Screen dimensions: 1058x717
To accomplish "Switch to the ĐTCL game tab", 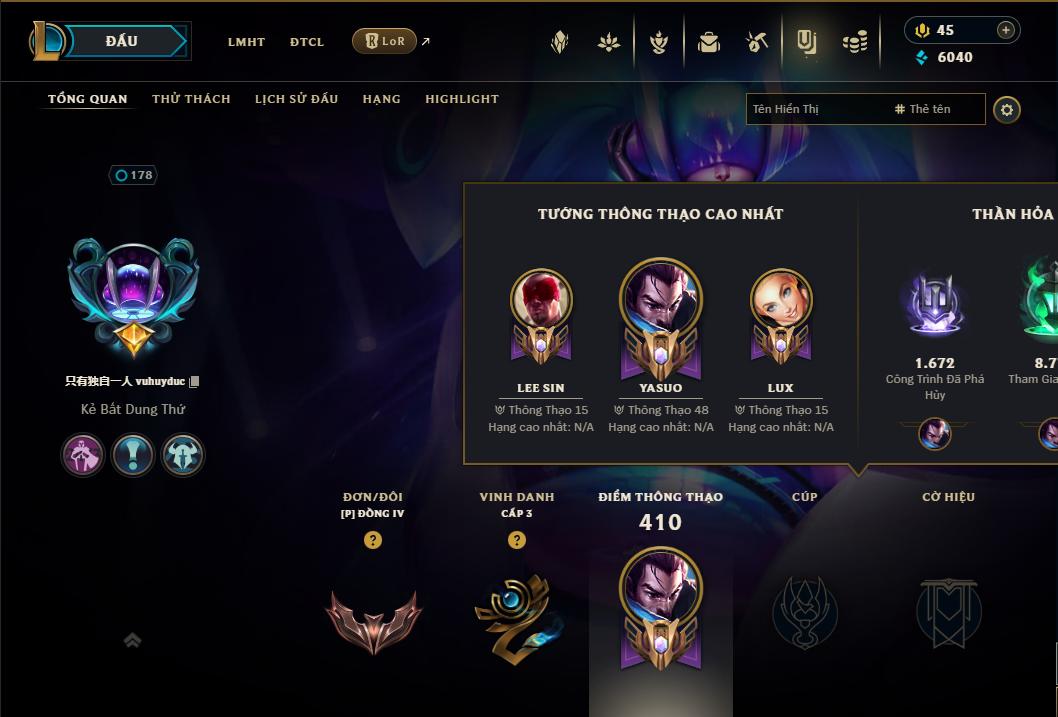I will tap(307, 42).
